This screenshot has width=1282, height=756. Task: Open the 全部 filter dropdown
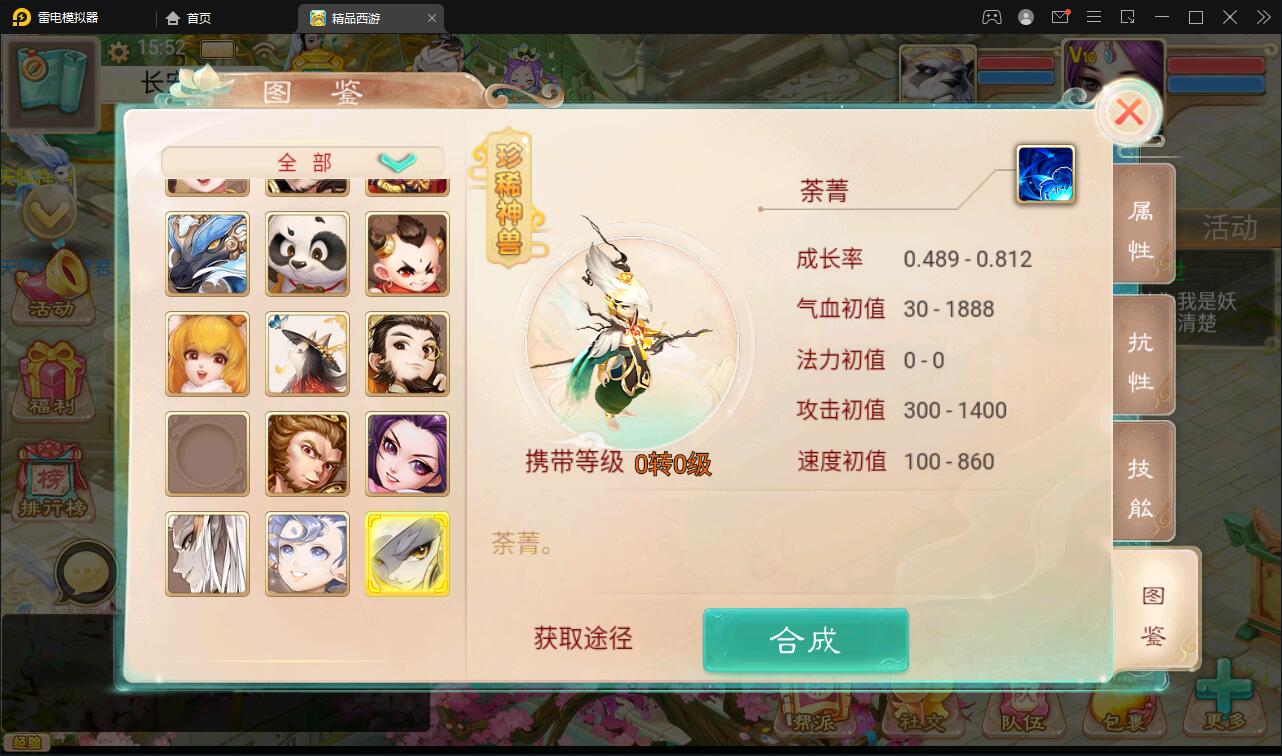tap(302, 160)
